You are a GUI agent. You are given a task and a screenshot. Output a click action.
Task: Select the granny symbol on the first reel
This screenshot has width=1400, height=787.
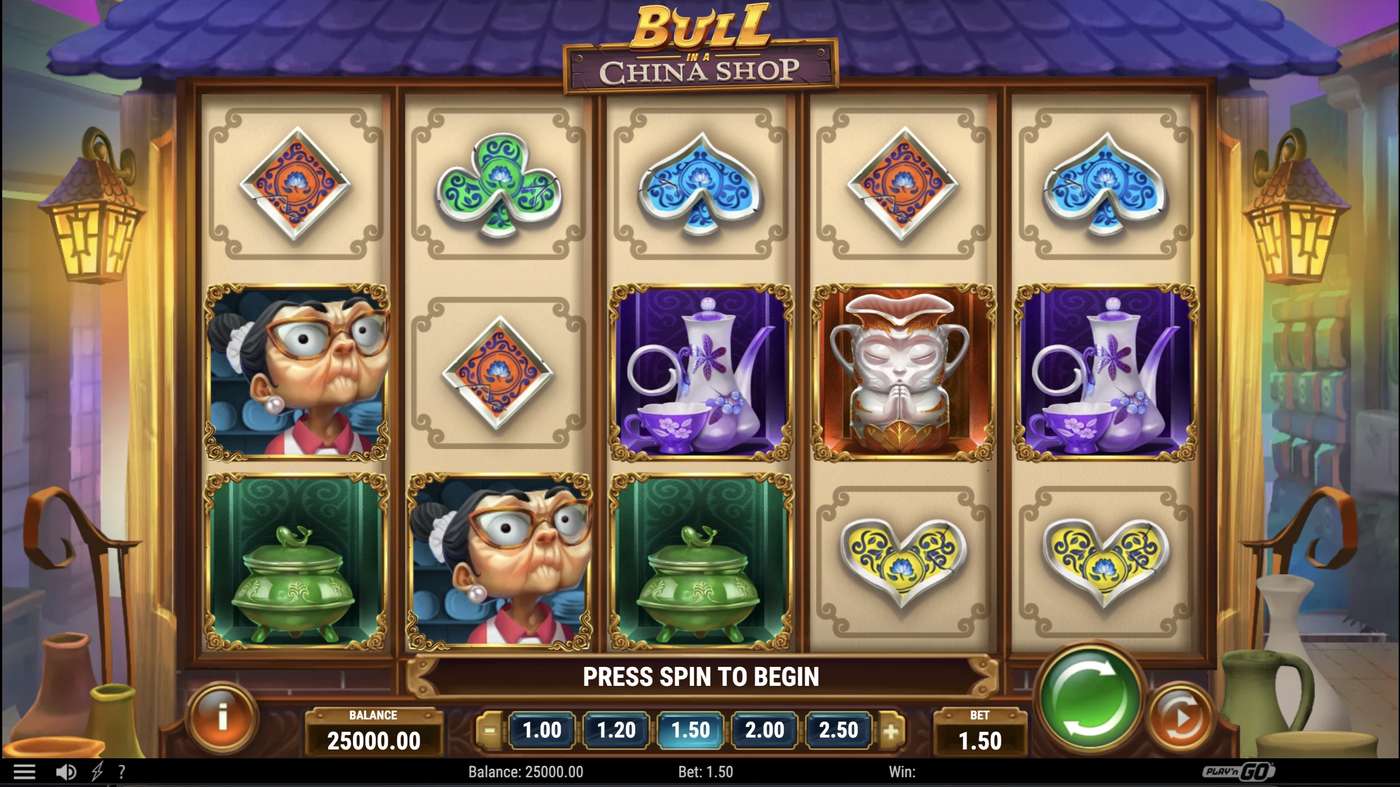[x=295, y=372]
